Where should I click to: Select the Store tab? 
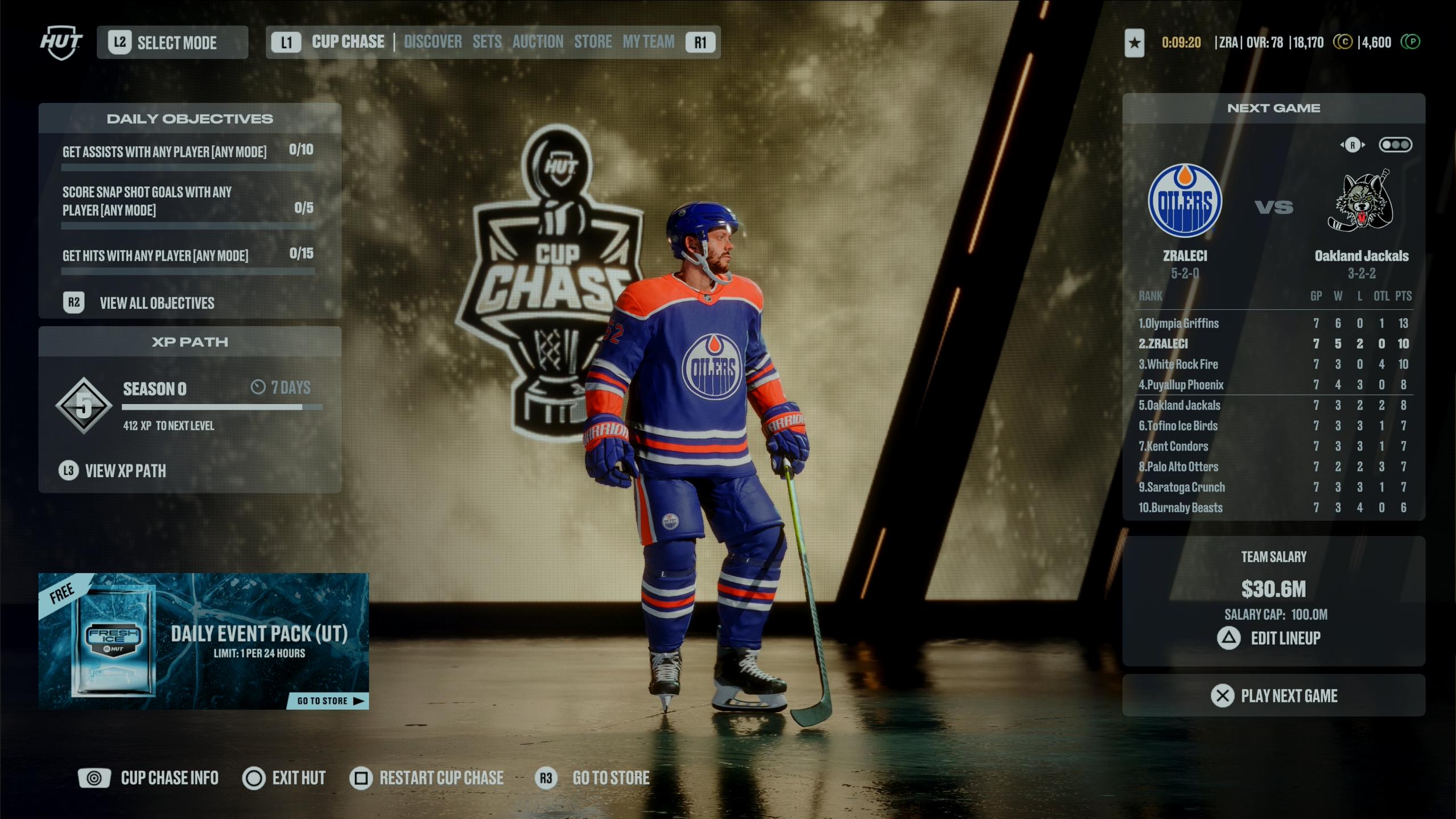(593, 42)
